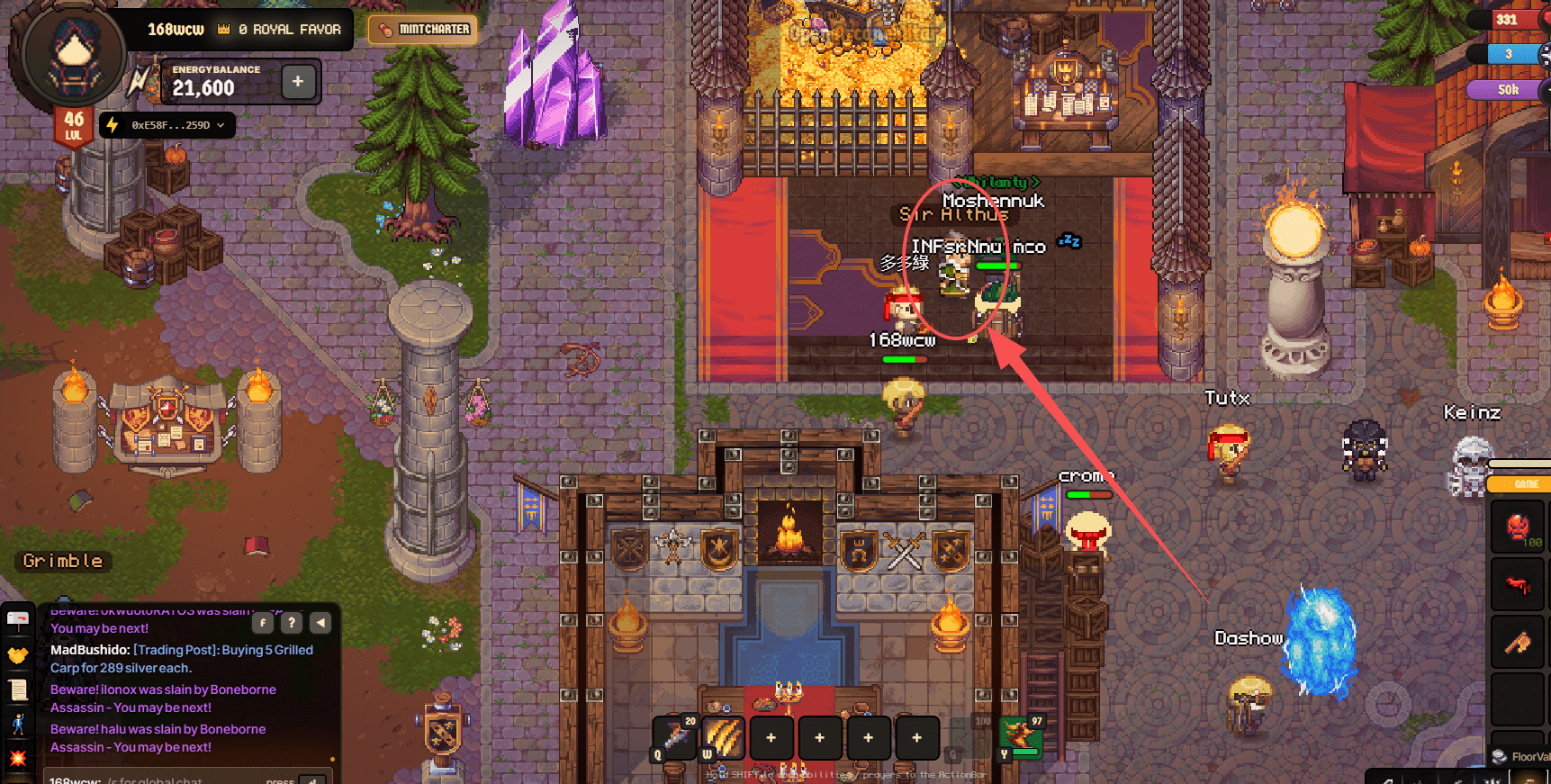The width and height of the screenshot is (1551, 784).
Task: Open the waving figure social icon
Action: (x=18, y=724)
